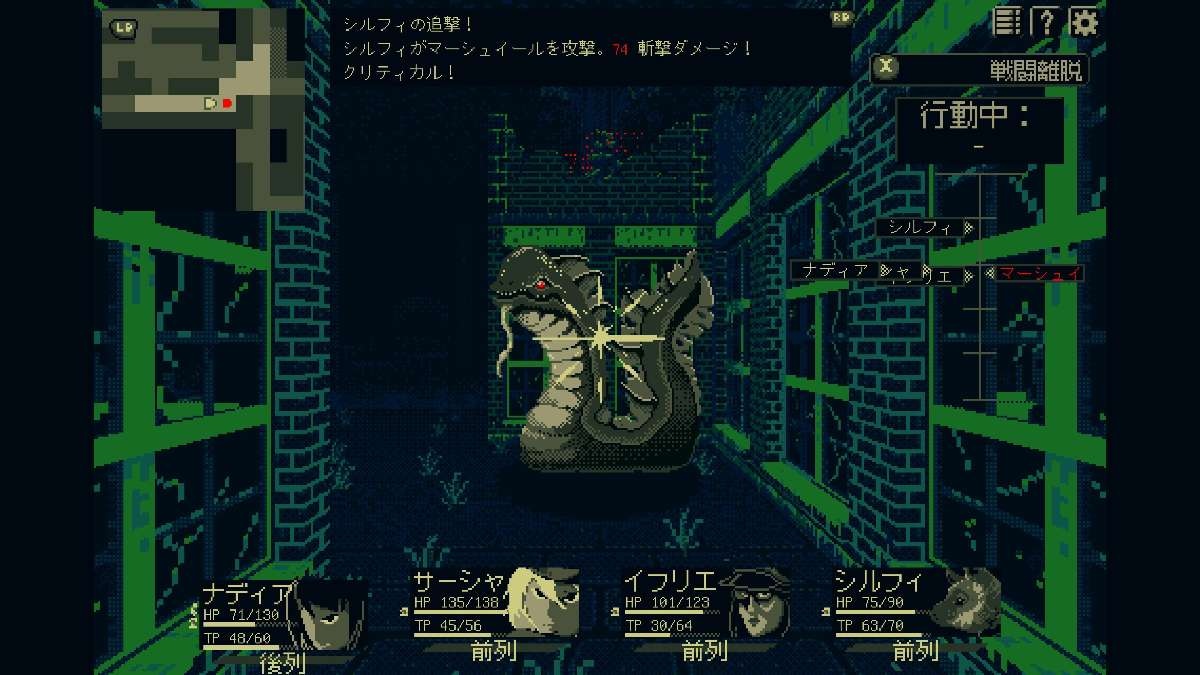The height and width of the screenshot is (675, 1200).
Task: Open the log list icon
Action: pyautogui.click(x=1008, y=21)
